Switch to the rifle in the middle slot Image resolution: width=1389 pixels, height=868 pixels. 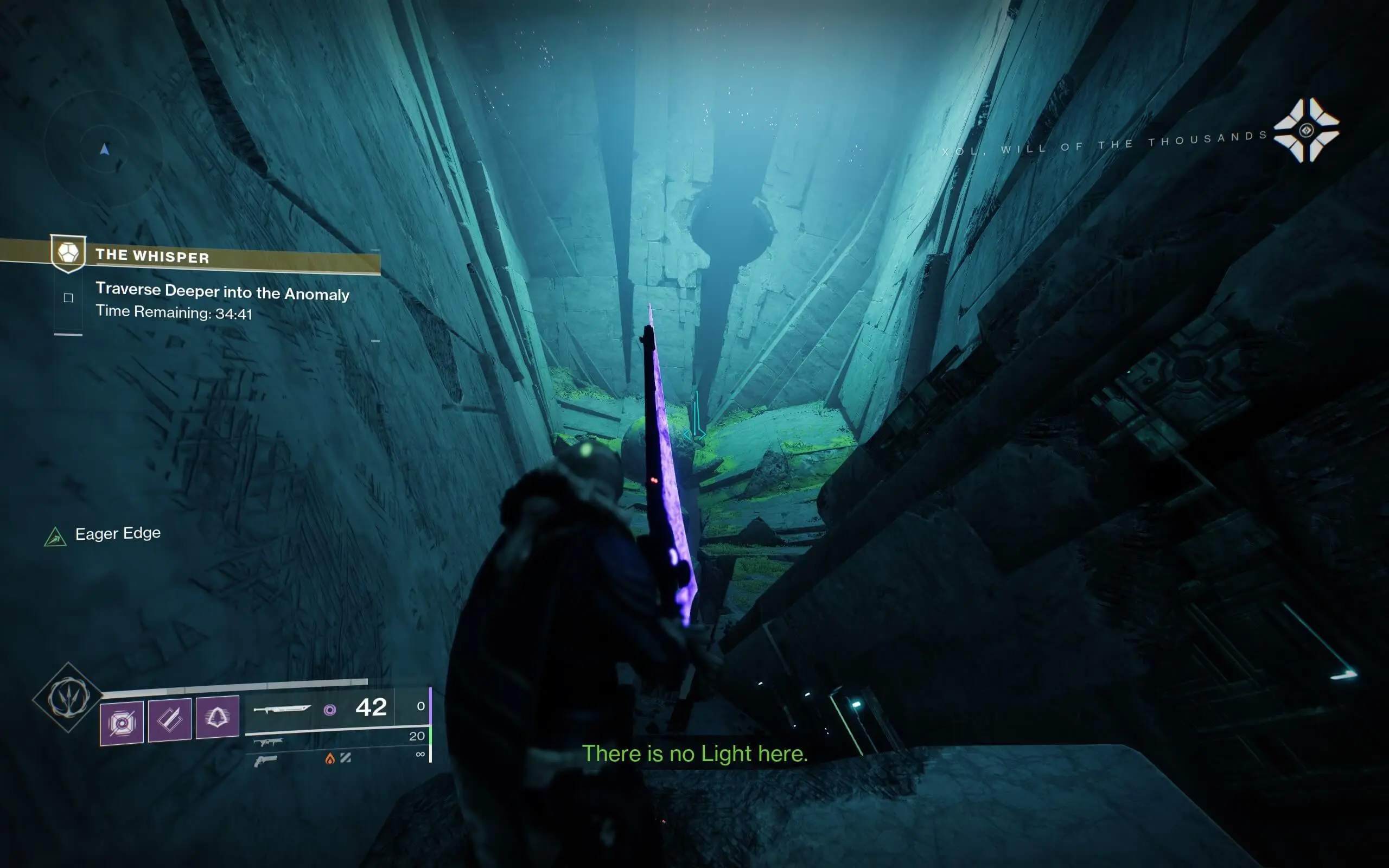pos(267,743)
